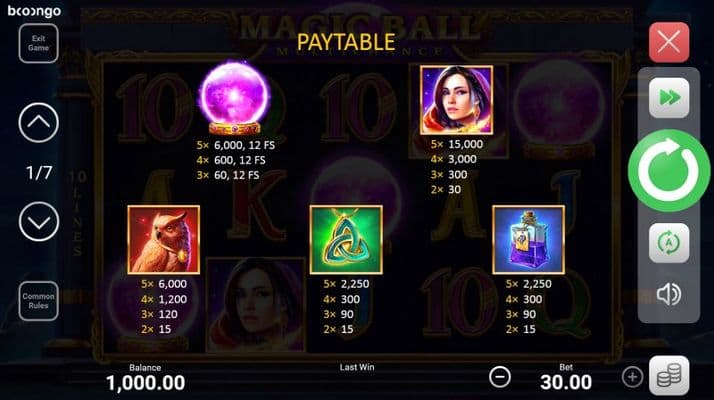Activate the autoplay button
Image resolution: width=714 pixels, height=400 pixels.
coord(669,243)
